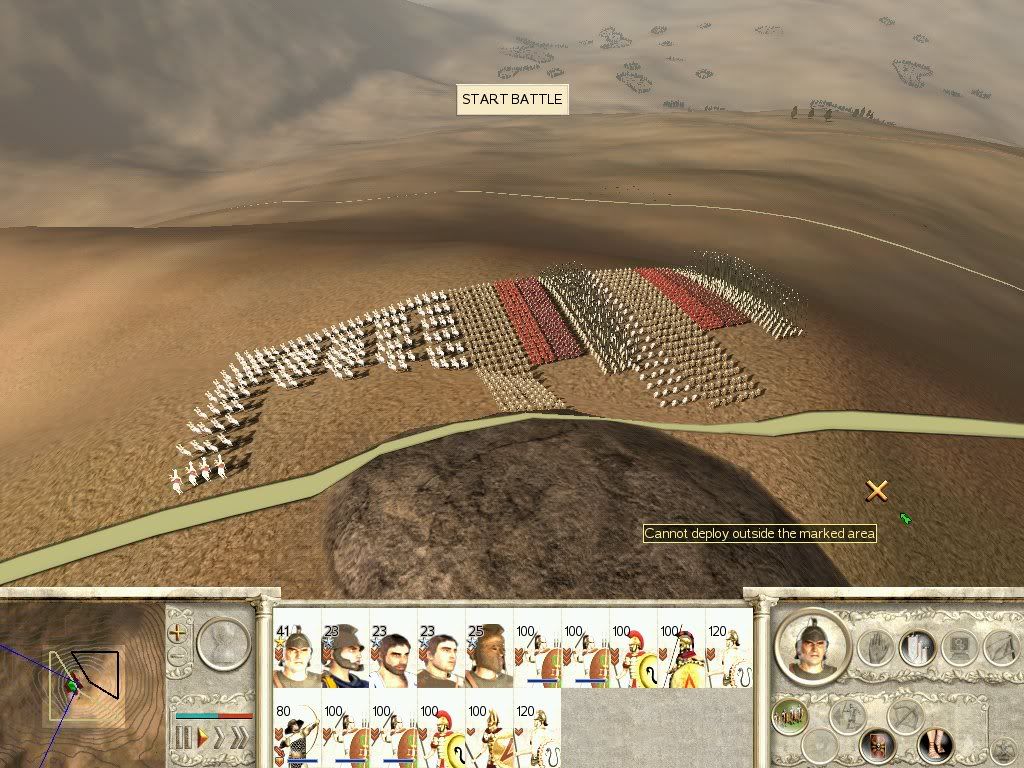
Task: Click the white banners button in the top row
Action: click(916, 648)
